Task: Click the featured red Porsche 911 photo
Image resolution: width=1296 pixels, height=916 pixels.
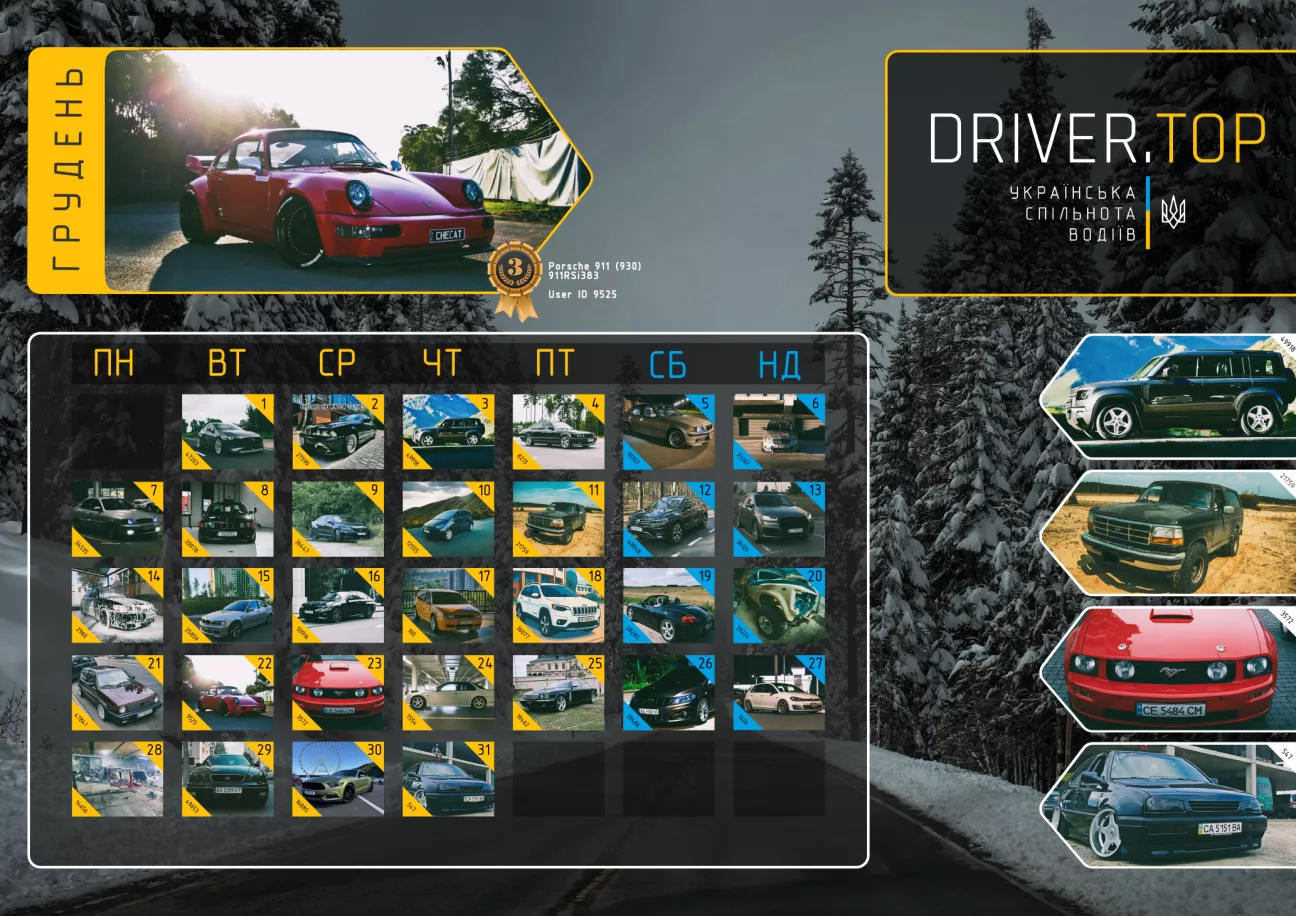Action: point(340,170)
